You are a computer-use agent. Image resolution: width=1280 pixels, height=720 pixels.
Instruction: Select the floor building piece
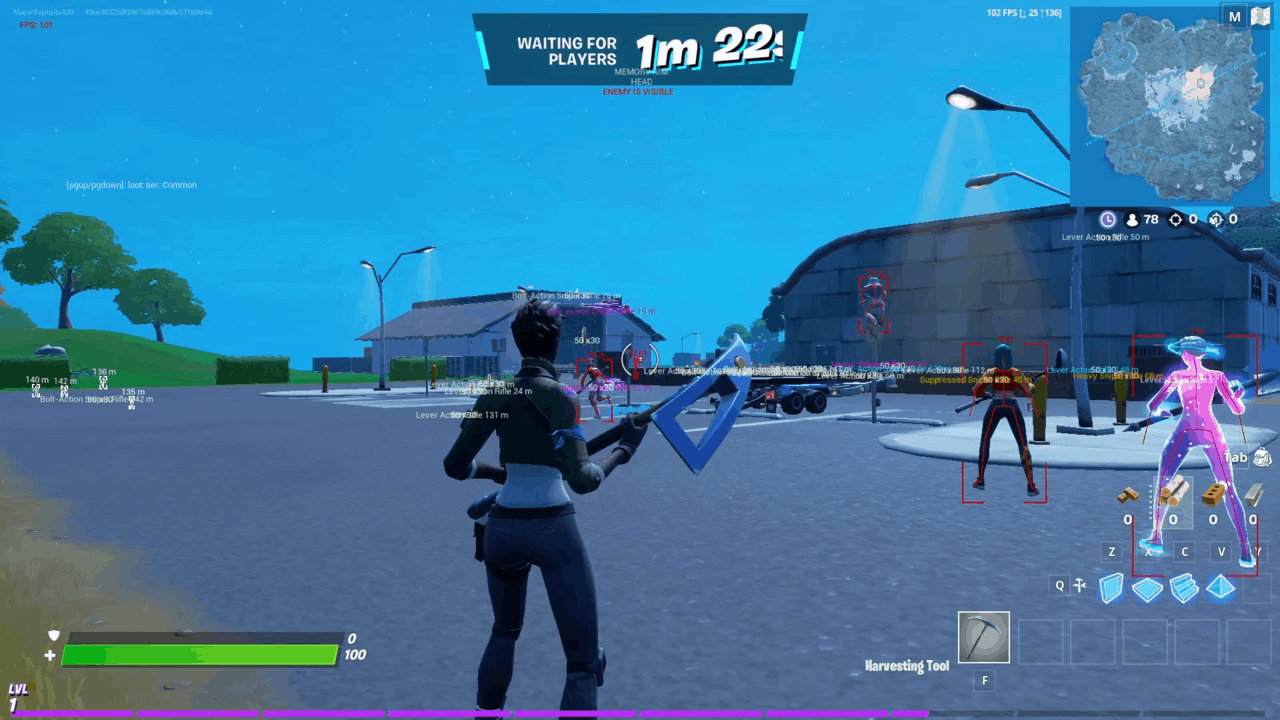pos(1147,589)
